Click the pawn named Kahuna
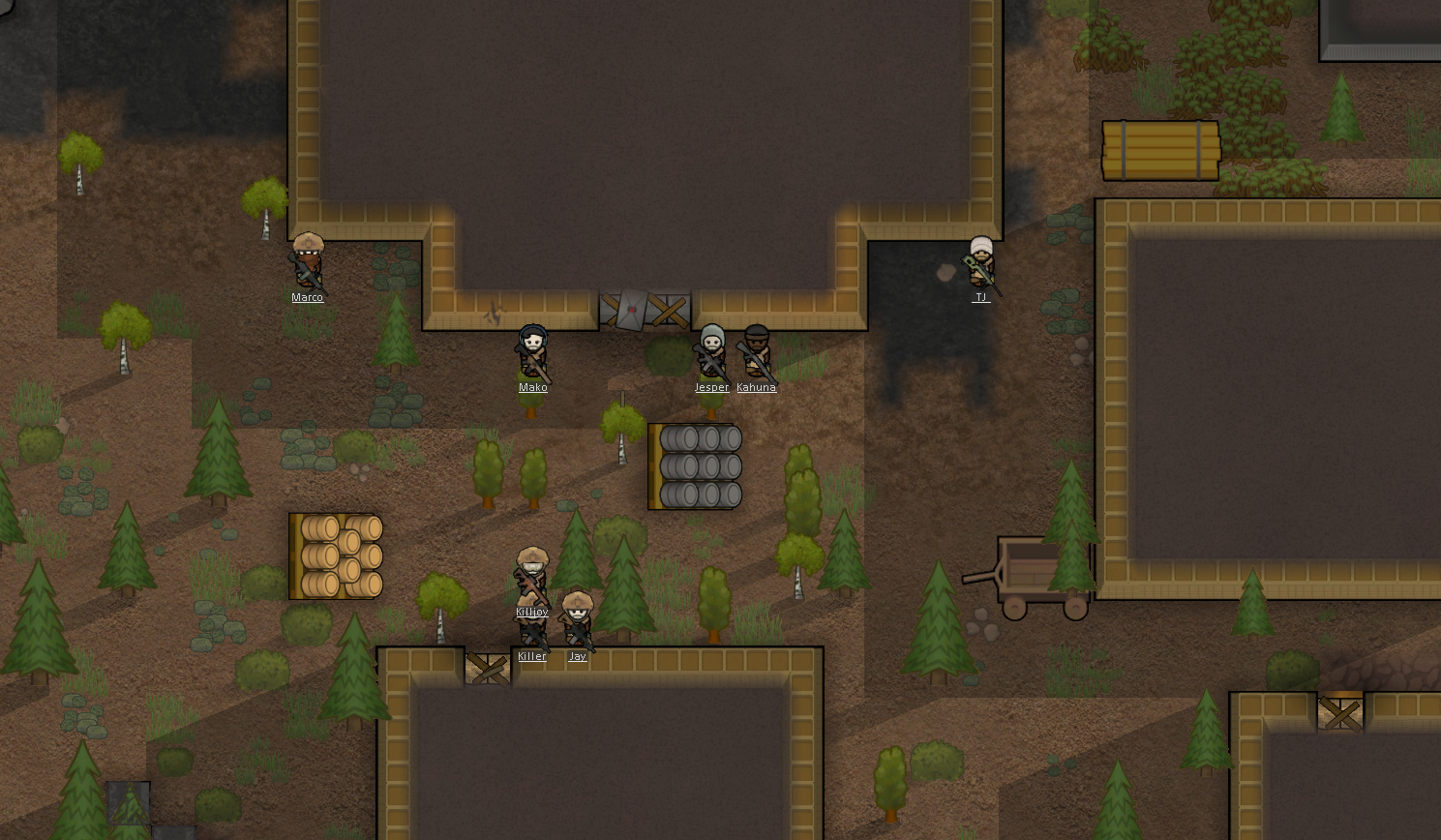Image resolution: width=1441 pixels, height=840 pixels. 756,352
